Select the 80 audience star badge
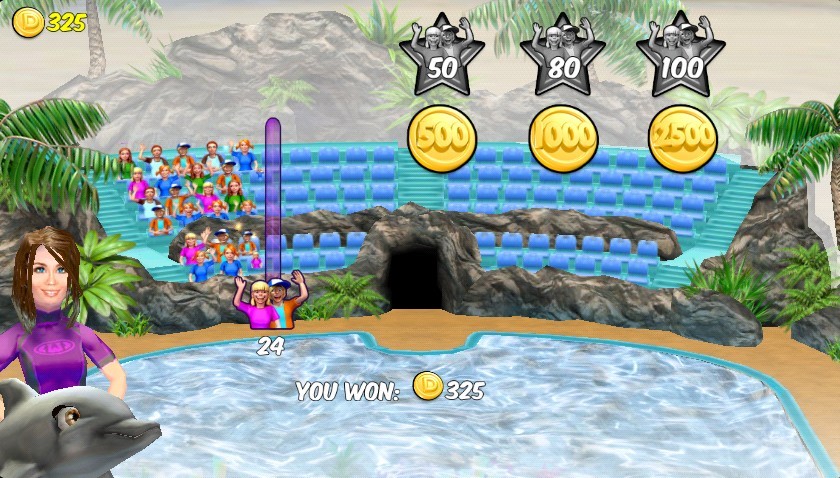The width and height of the screenshot is (840, 478). pyautogui.click(x=562, y=56)
